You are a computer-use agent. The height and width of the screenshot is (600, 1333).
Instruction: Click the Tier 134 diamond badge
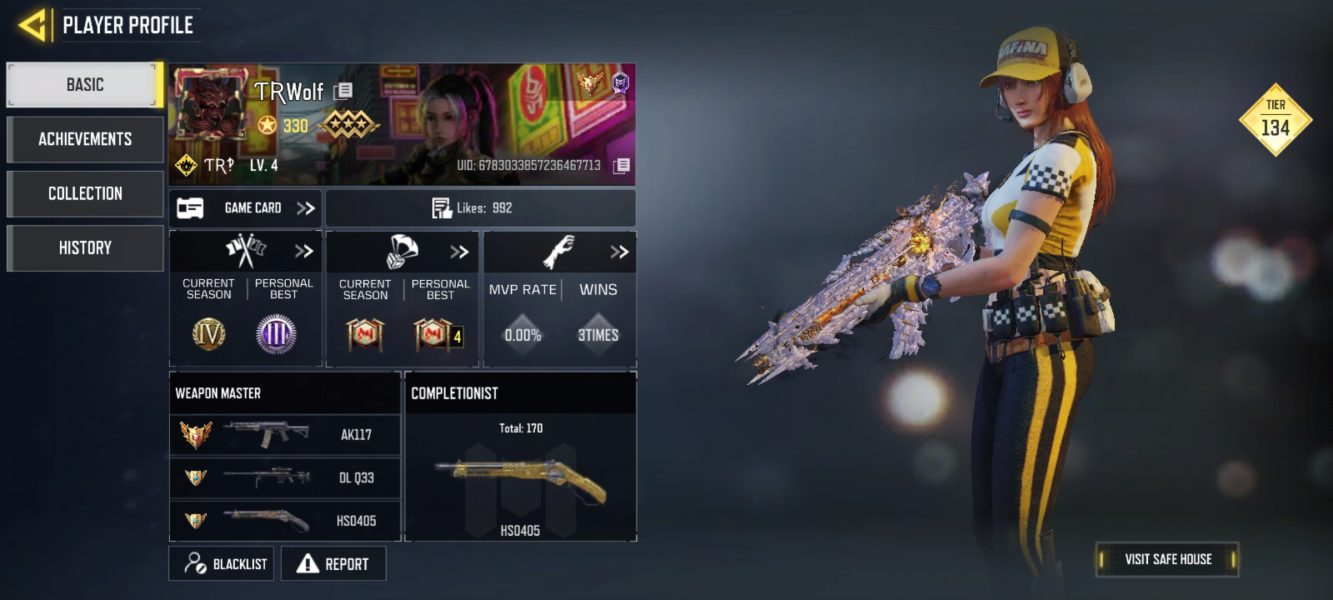(1274, 121)
